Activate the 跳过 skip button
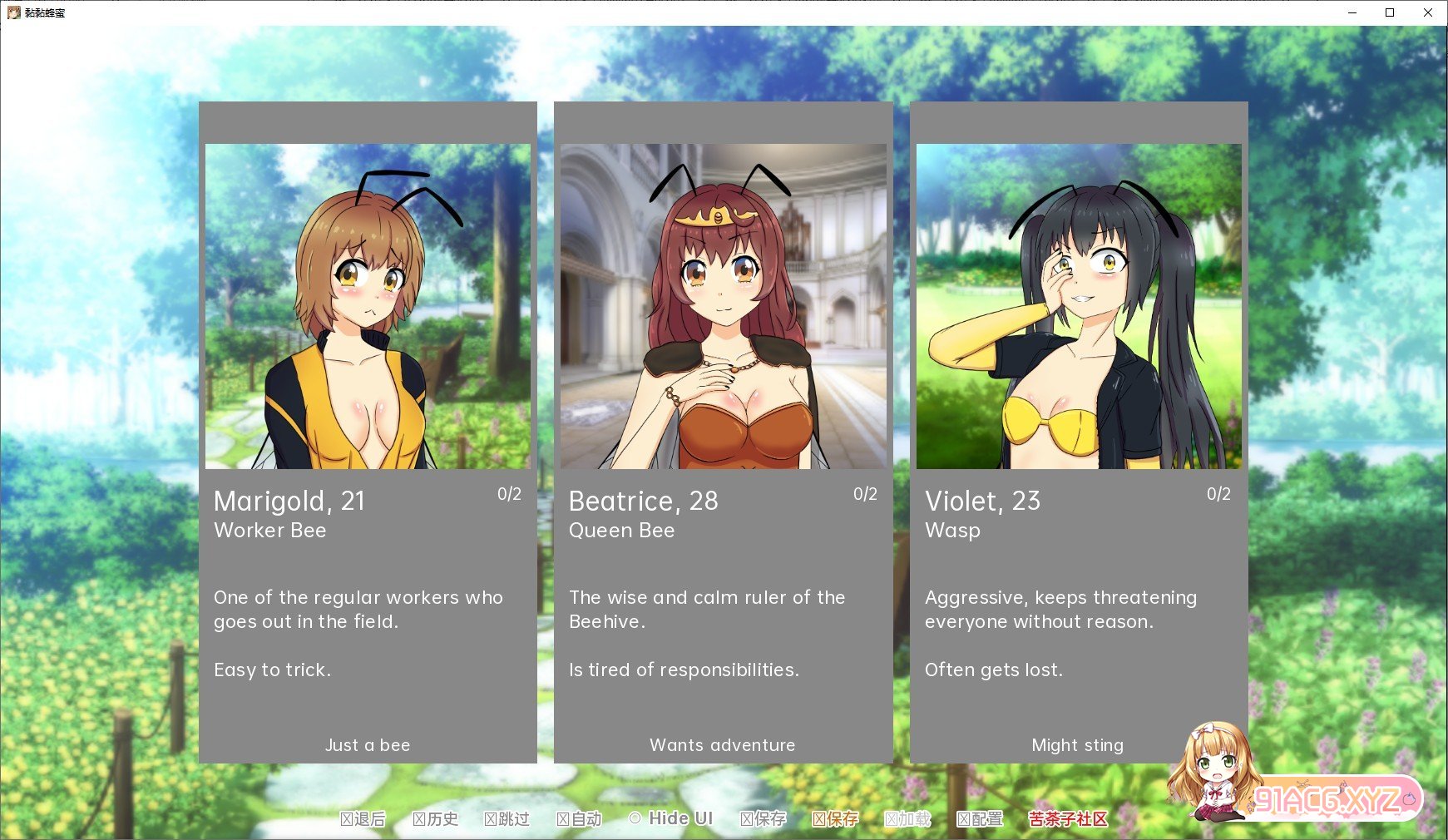 coord(507,819)
